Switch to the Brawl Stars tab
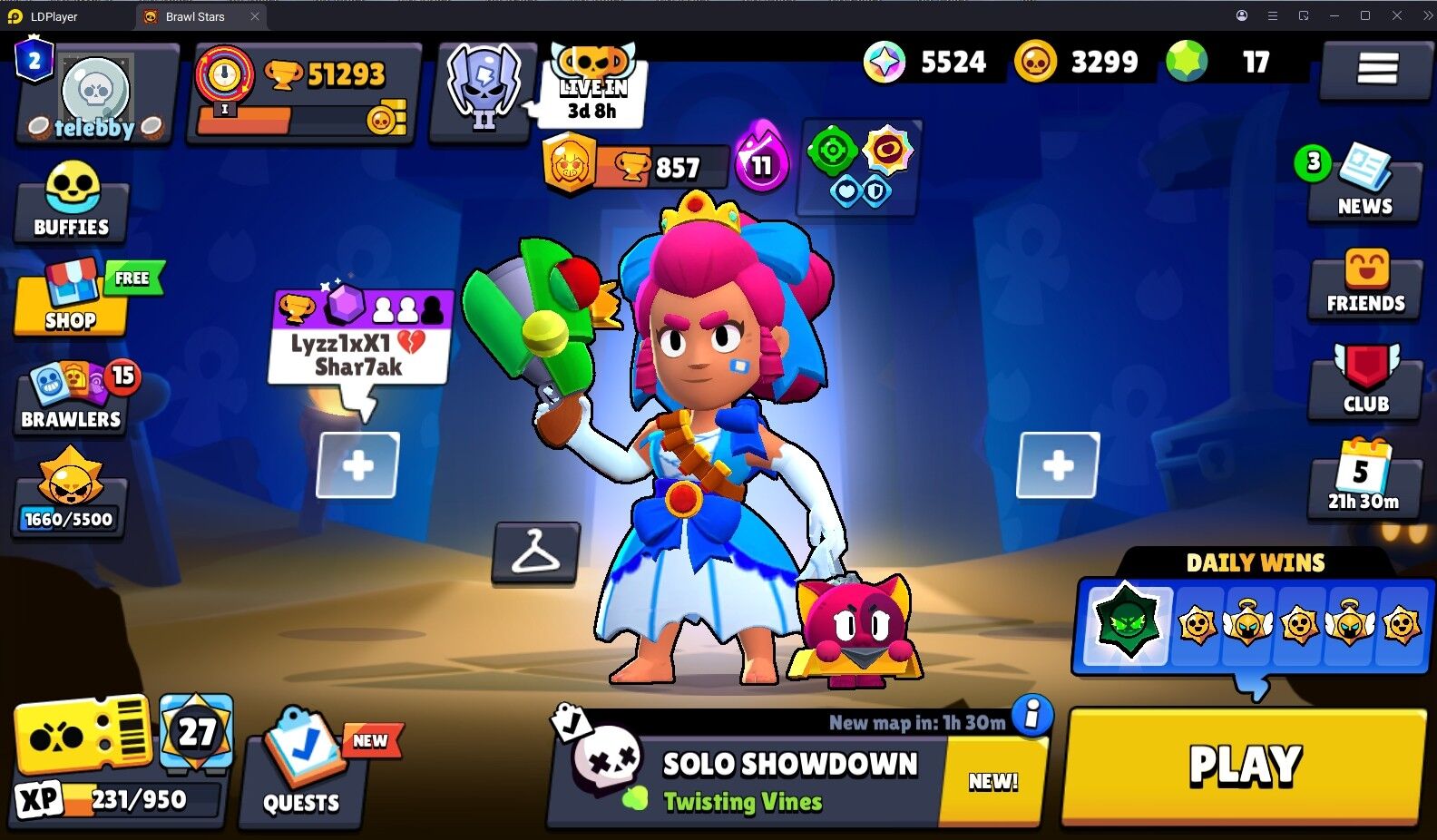The height and width of the screenshot is (840, 1437). pyautogui.click(x=194, y=15)
